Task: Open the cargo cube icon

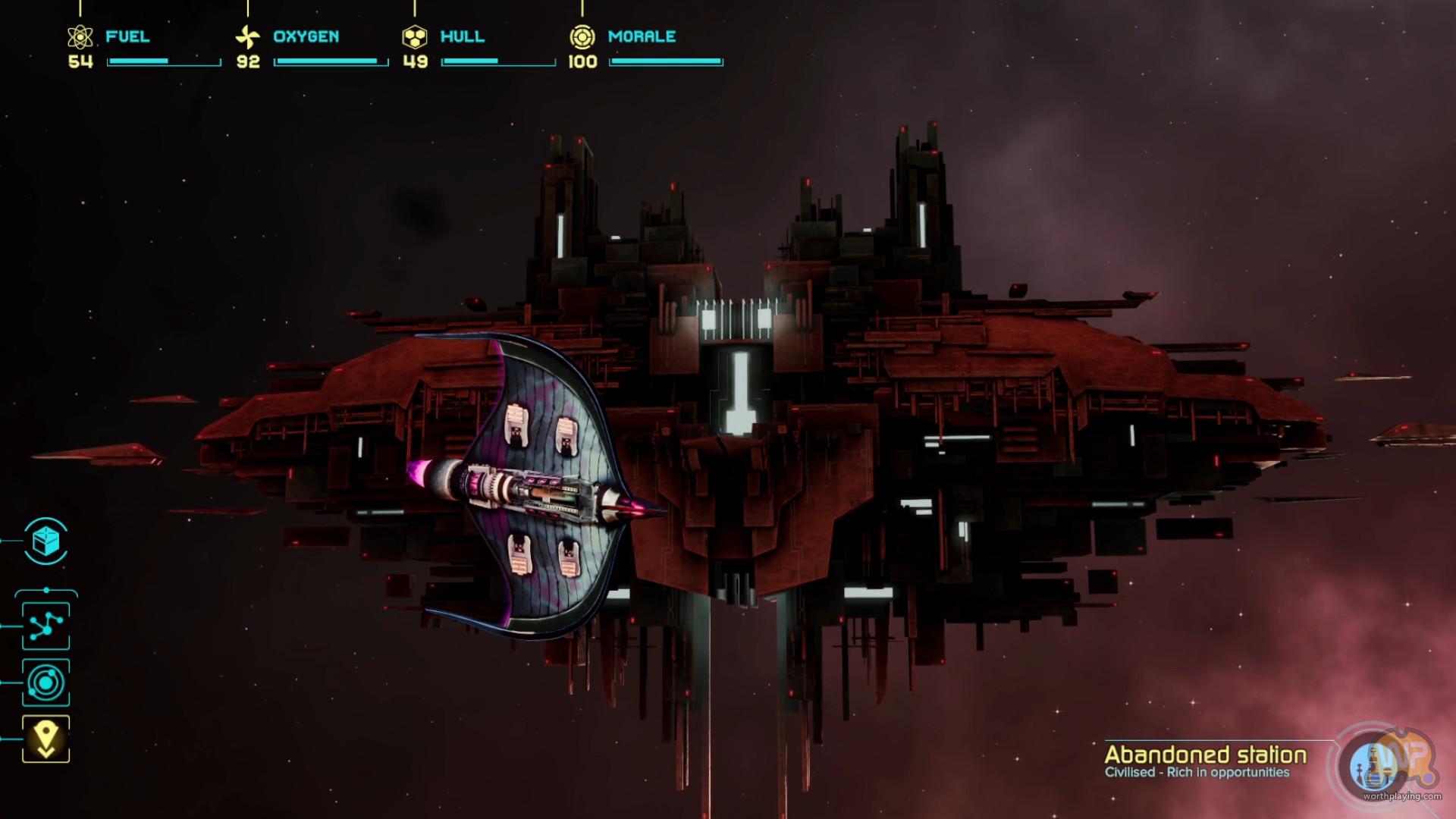Action: pyautogui.click(x=45, y=541)
